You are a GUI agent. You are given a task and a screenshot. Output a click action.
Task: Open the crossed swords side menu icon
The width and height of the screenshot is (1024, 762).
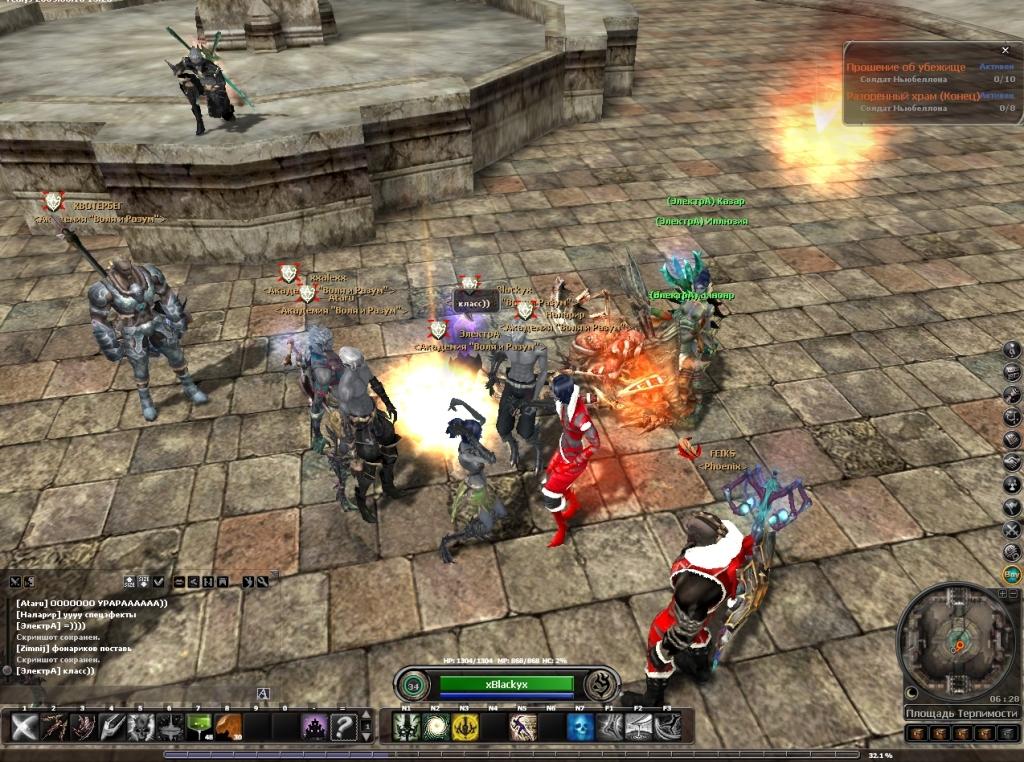[1012, 529]
